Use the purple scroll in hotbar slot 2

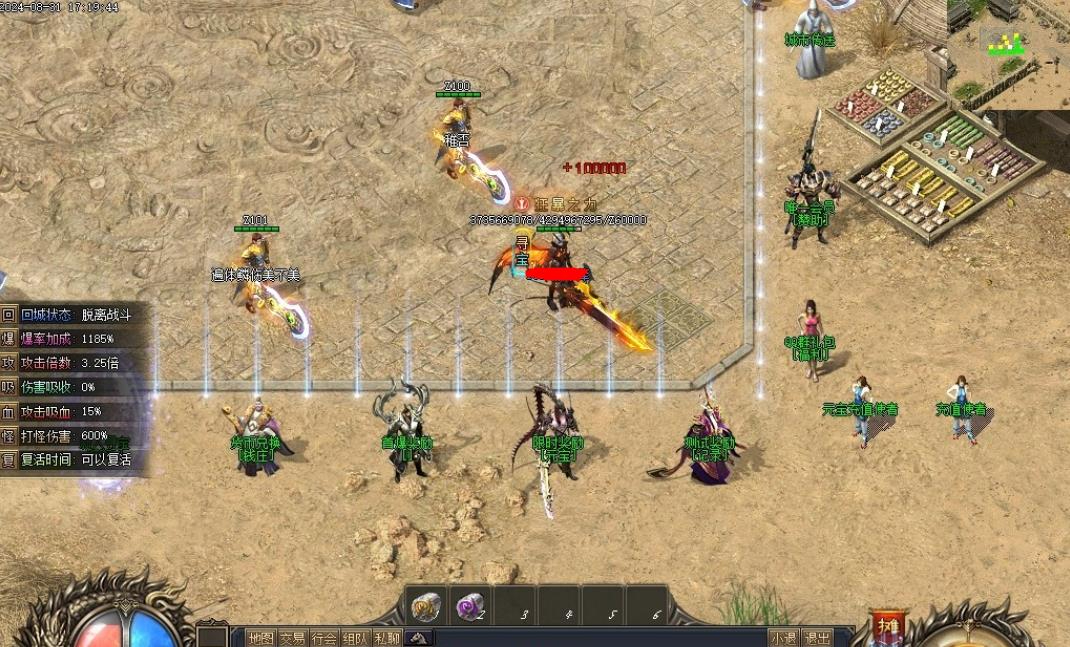click(x=470, y=606)
